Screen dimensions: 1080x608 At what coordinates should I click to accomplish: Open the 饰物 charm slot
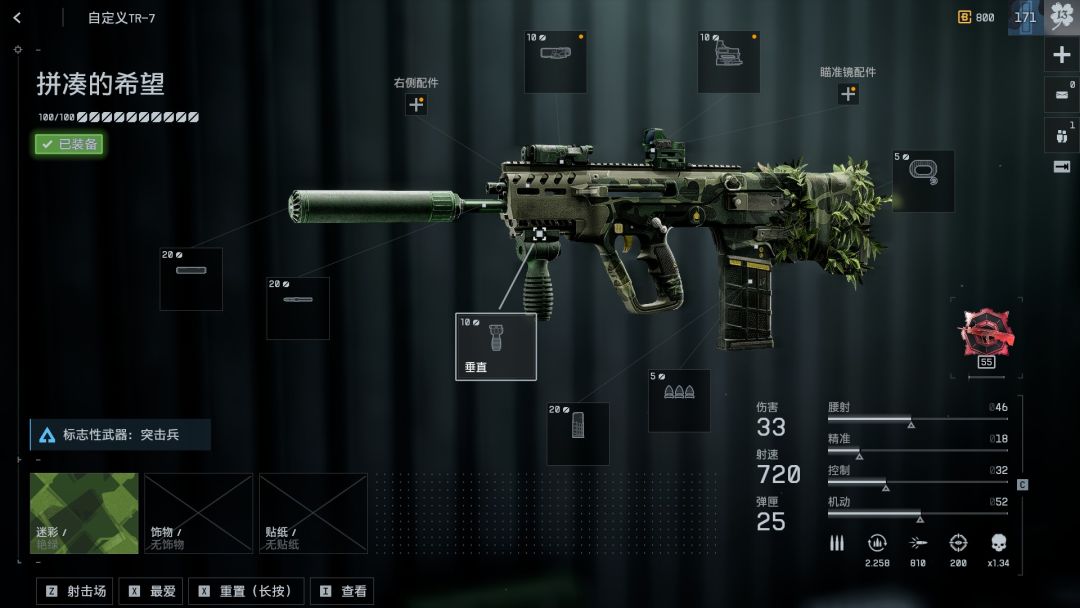click(198, 513)
